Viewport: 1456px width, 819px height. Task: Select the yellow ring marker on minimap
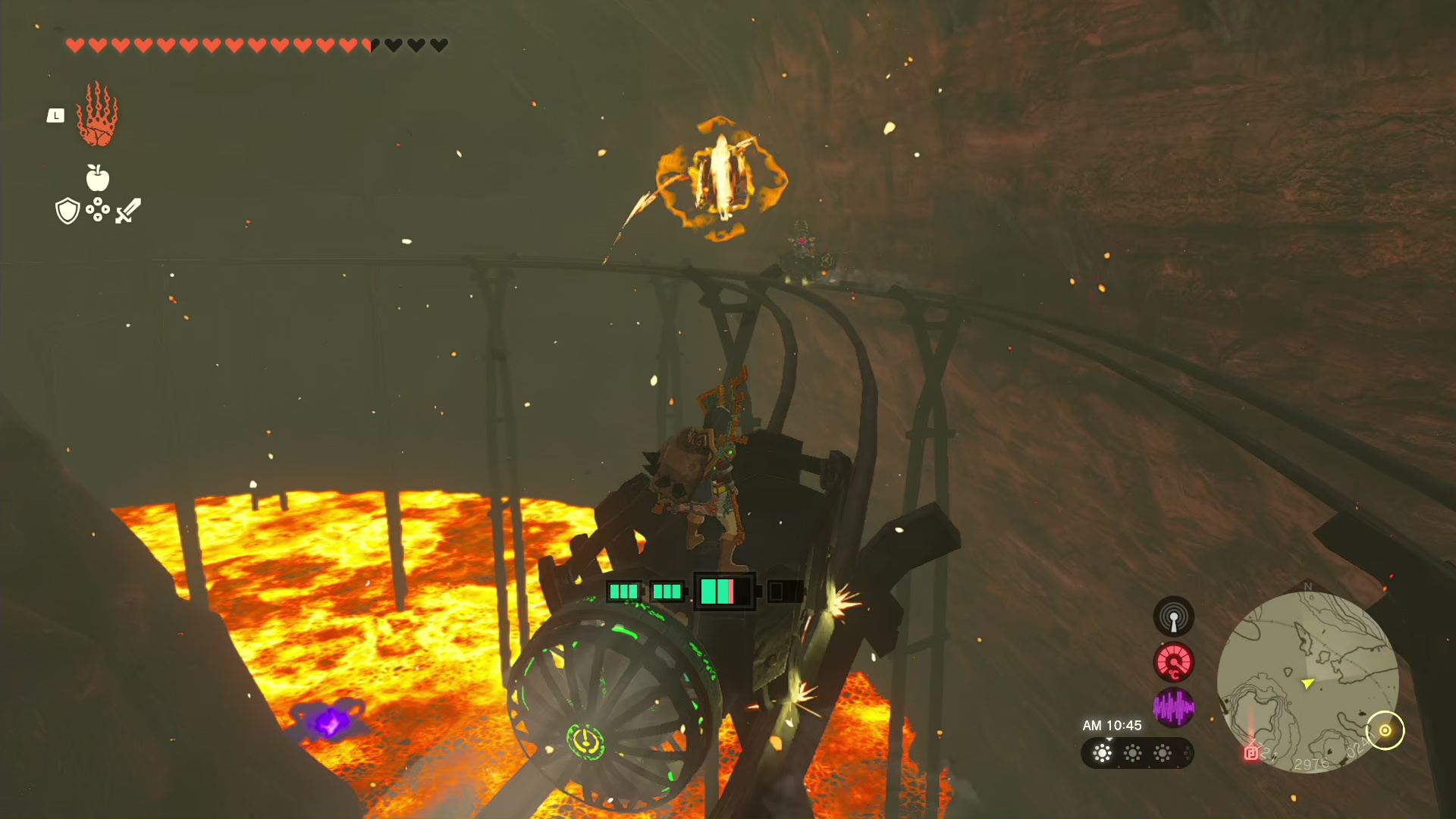[x=1385, y=730]
